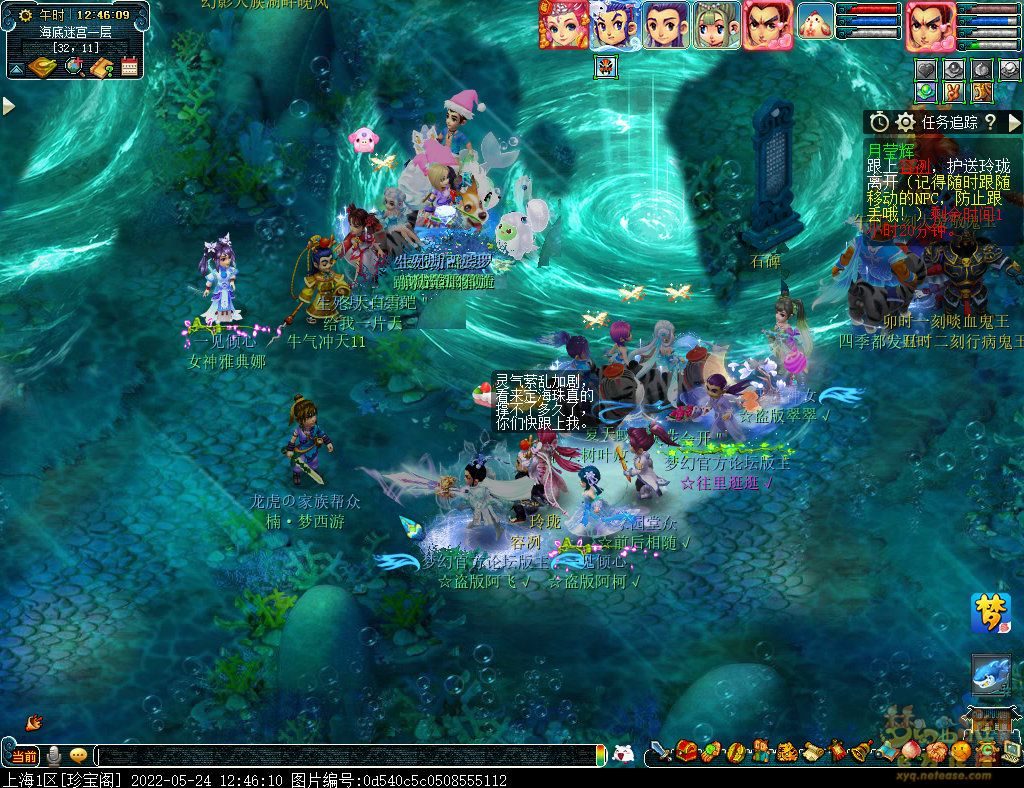1024x788 pixels.
Task: Open the red calendar icon
Action: (129, 67)
